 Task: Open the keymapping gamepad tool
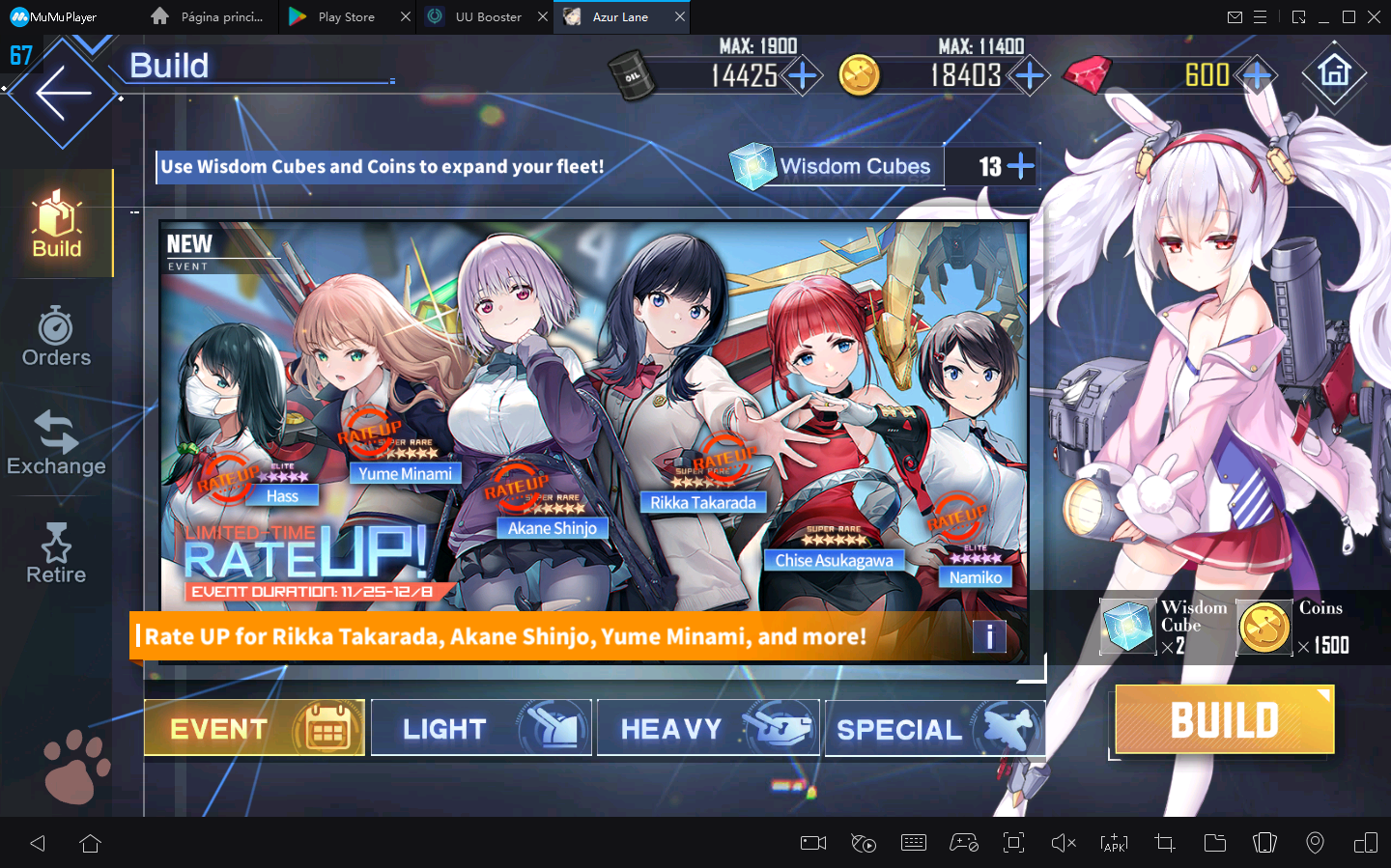(x=963, y=843)
